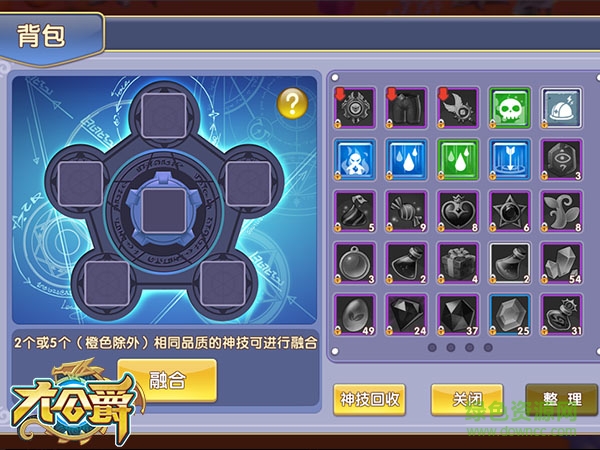Select the green skull skill icon
600x450 pixels.
pyautogui.click(x=510, y=107)
